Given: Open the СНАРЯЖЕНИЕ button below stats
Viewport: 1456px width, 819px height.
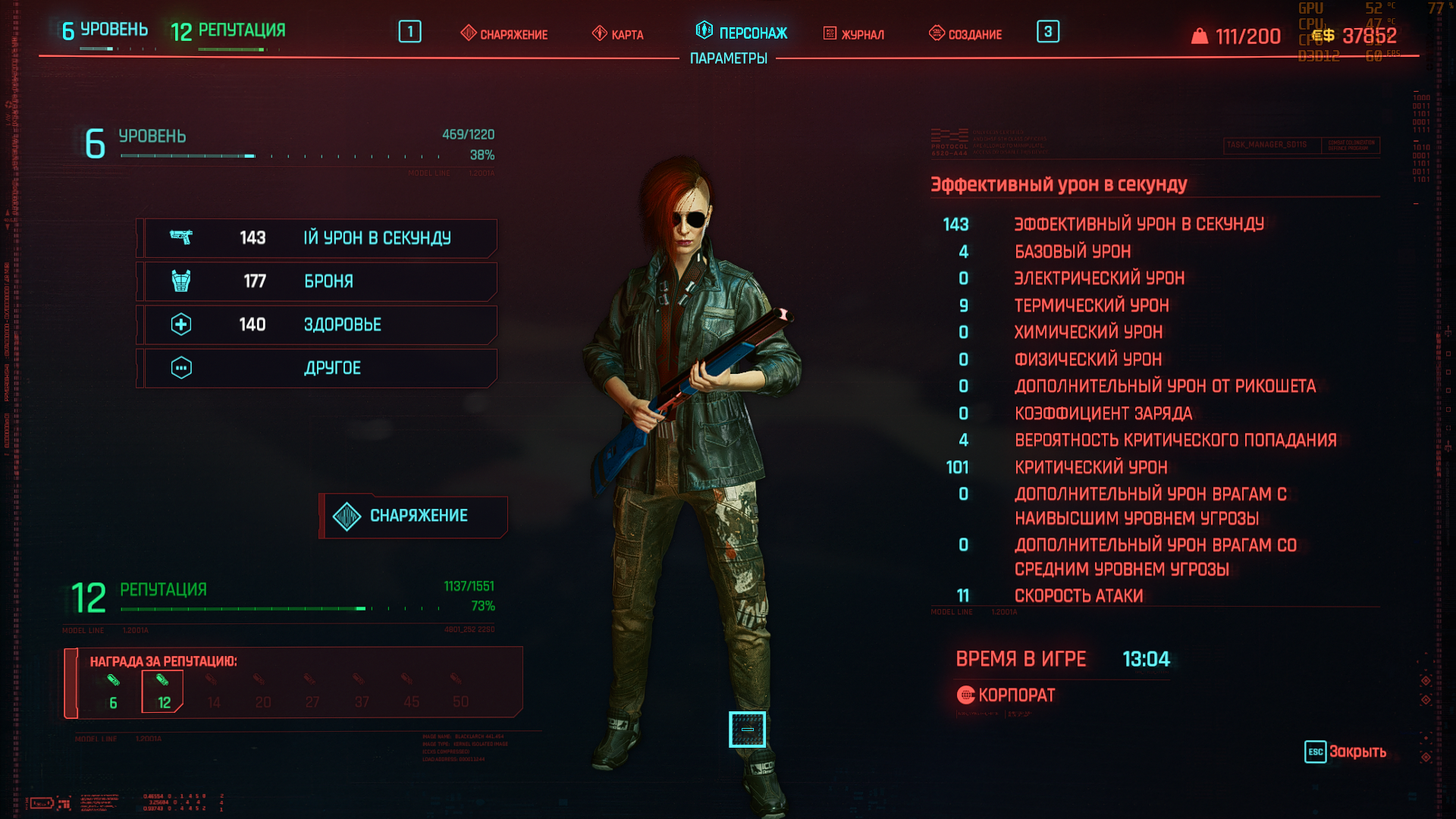Looking at the screenshot, I should point(414,516).
